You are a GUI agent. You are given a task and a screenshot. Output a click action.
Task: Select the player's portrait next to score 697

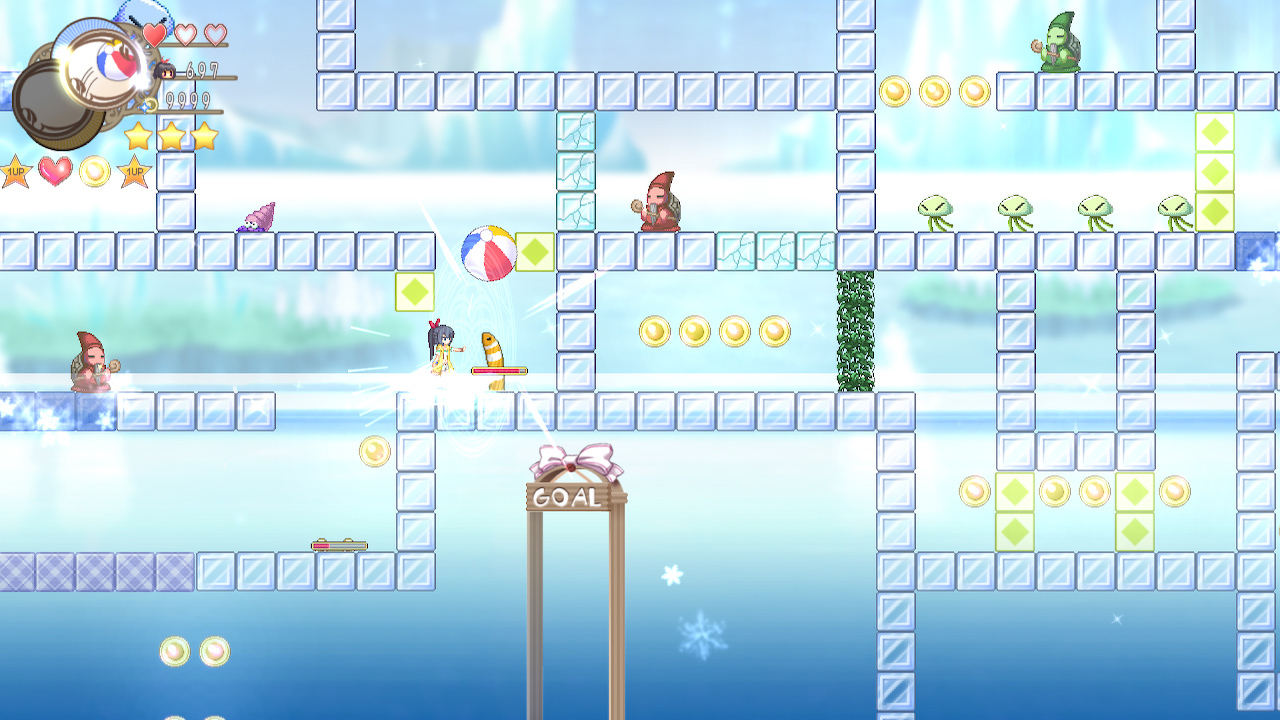[x=164, y=68]
